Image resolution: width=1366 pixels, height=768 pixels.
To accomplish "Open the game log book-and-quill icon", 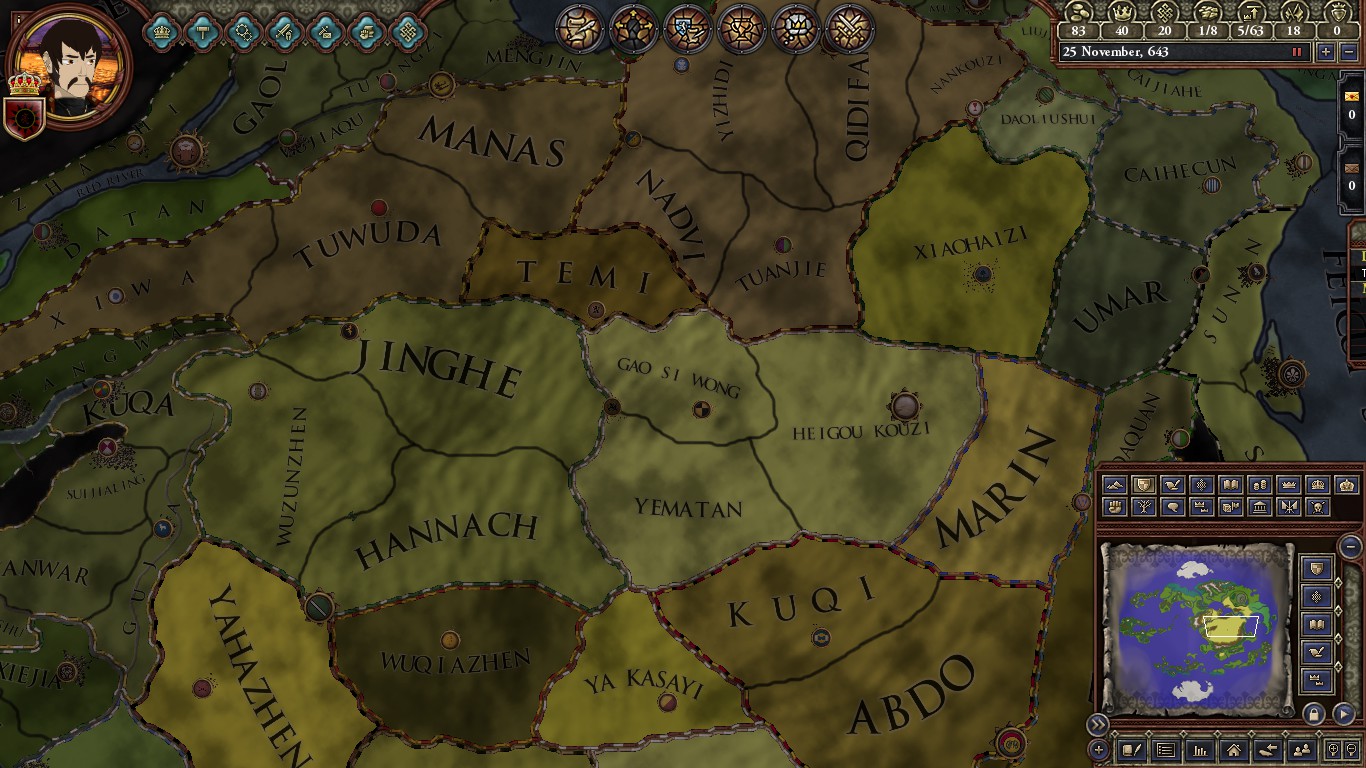I will [x=1132, y=749].
